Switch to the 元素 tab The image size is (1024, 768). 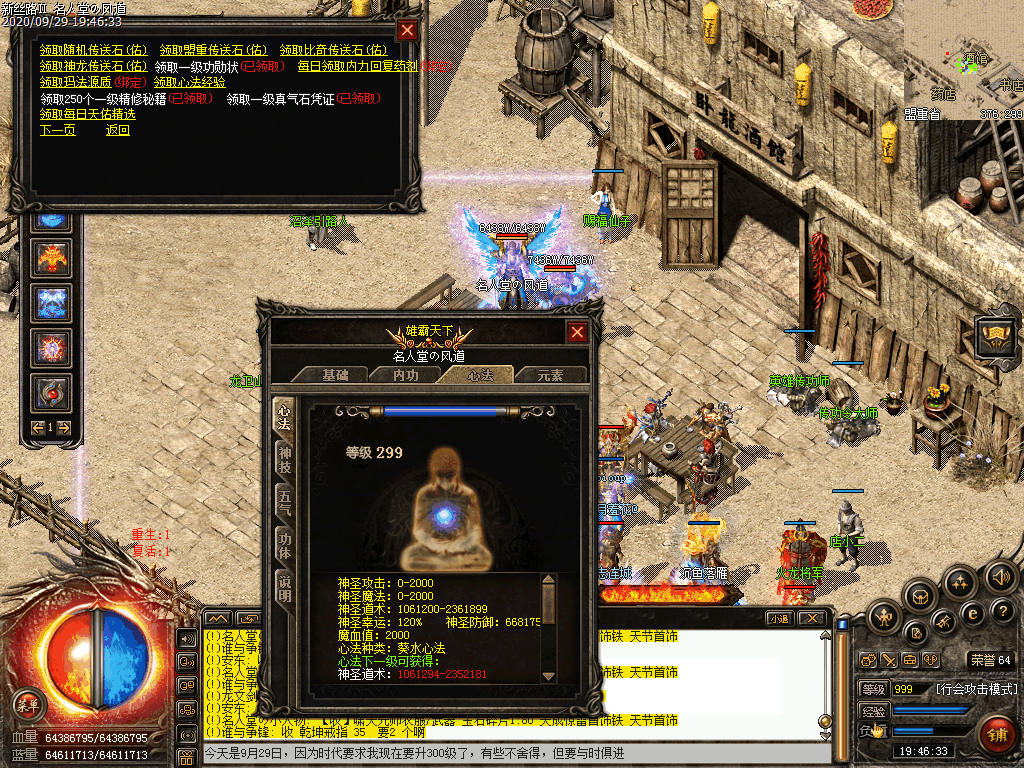[x=550, y=375]
